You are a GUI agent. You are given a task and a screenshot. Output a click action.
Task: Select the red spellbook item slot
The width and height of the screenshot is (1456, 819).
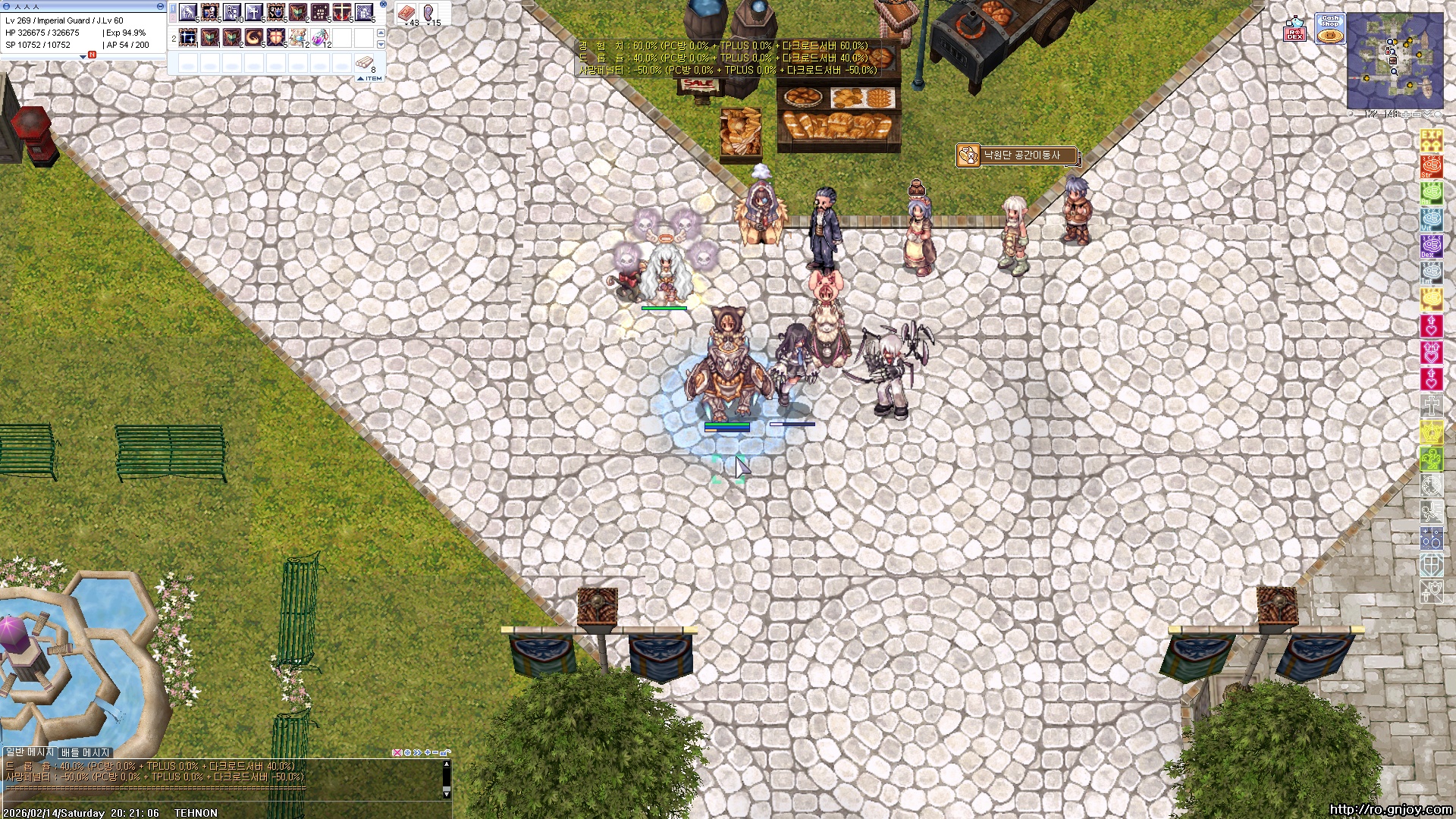[406, 13]
